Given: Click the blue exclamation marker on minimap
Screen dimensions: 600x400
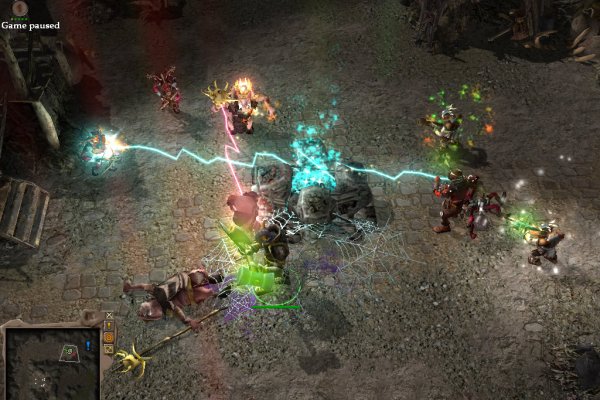Looking at the screenshot, I should pyautogui.click(x=89, y=346).
